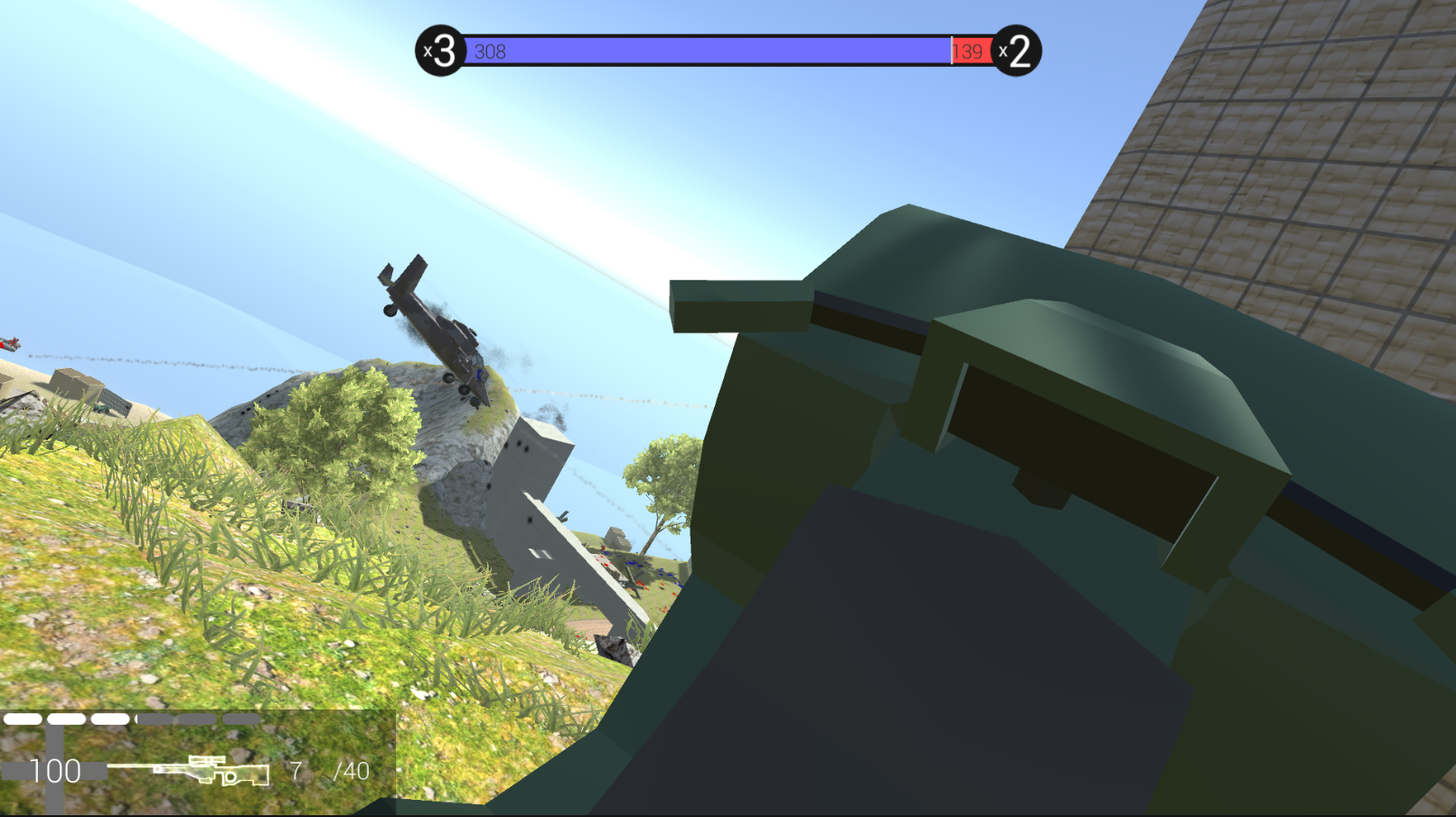Toggle the second white equipment pip
1456x817 pixels.
[66, 718]
